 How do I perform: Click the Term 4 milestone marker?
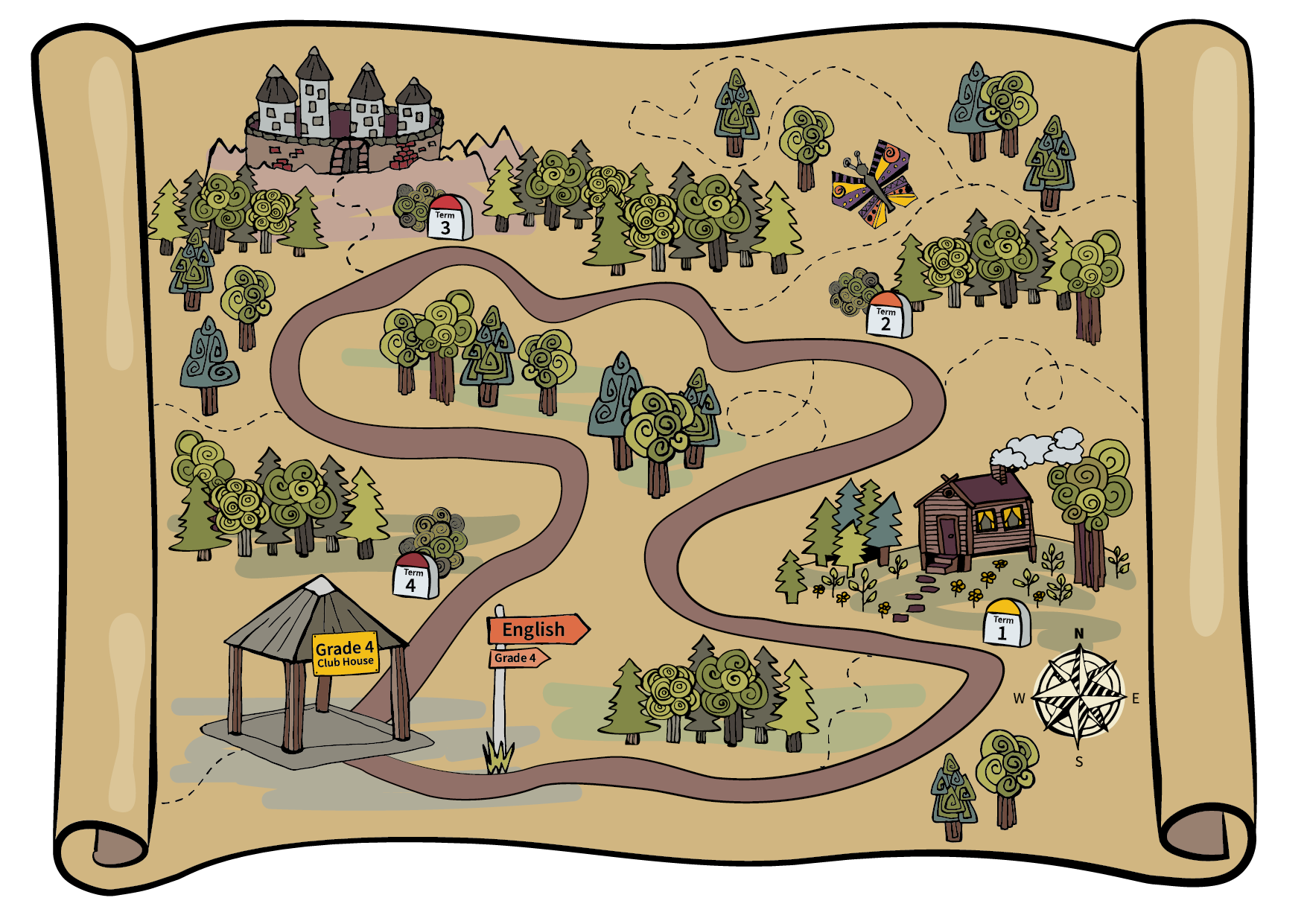coord(414,576)
